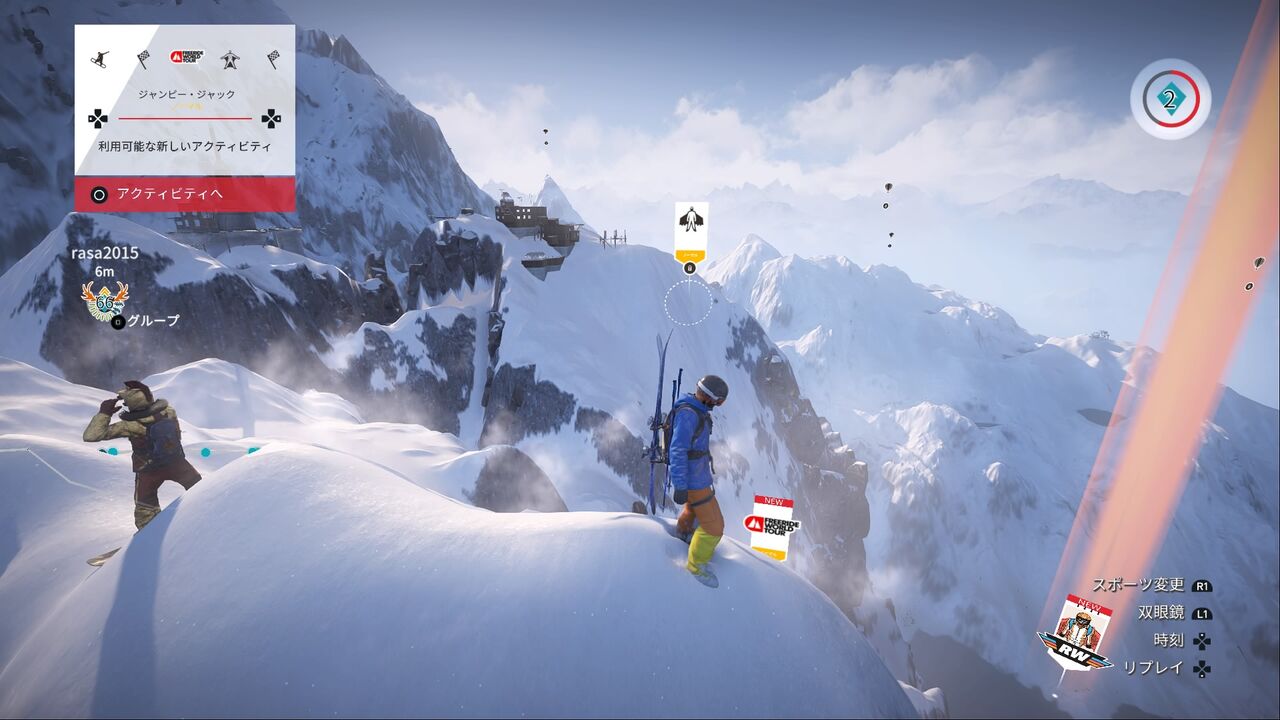Screen dimensions: 1280x720
Task: Click the R1 sport change icon
Action: tap(1203, 586)
